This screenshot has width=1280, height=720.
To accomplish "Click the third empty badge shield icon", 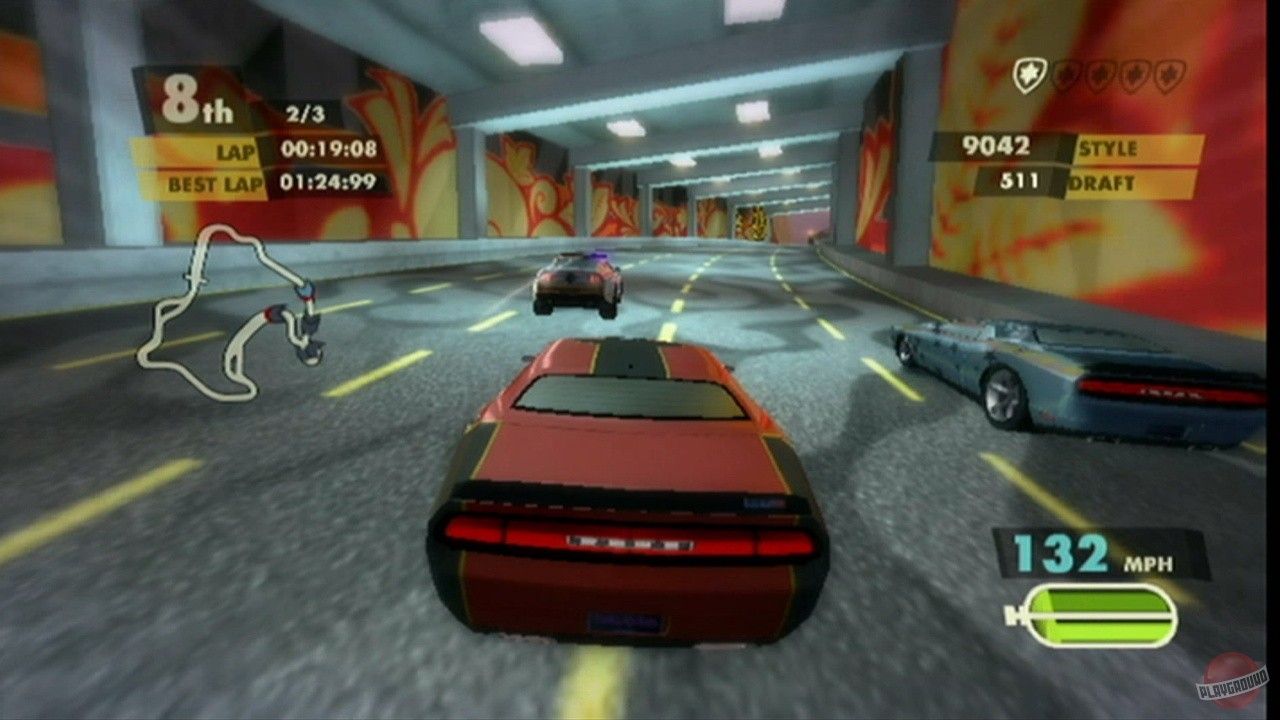I will pyautogui.click(x=1099, y=74).
